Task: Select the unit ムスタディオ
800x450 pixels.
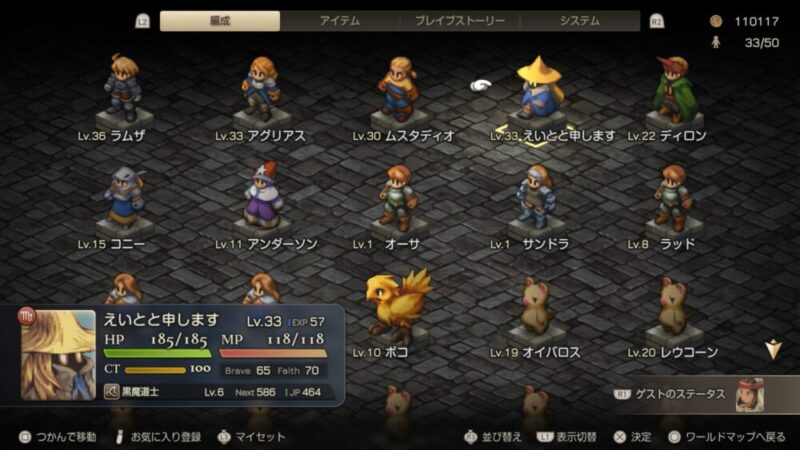Action: pyautogui.click(x=399, y=90)
